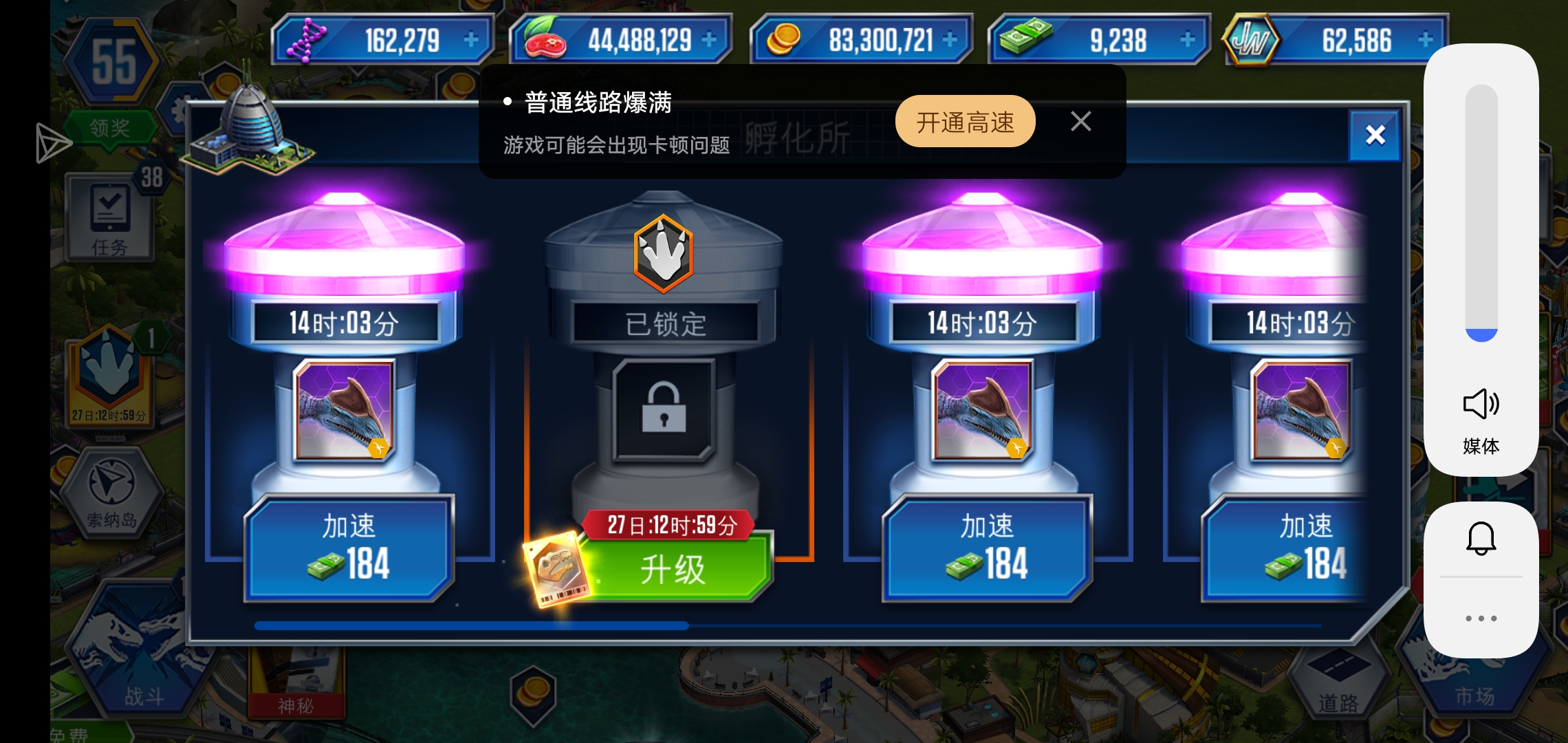Add more food with the plus button

709,40
